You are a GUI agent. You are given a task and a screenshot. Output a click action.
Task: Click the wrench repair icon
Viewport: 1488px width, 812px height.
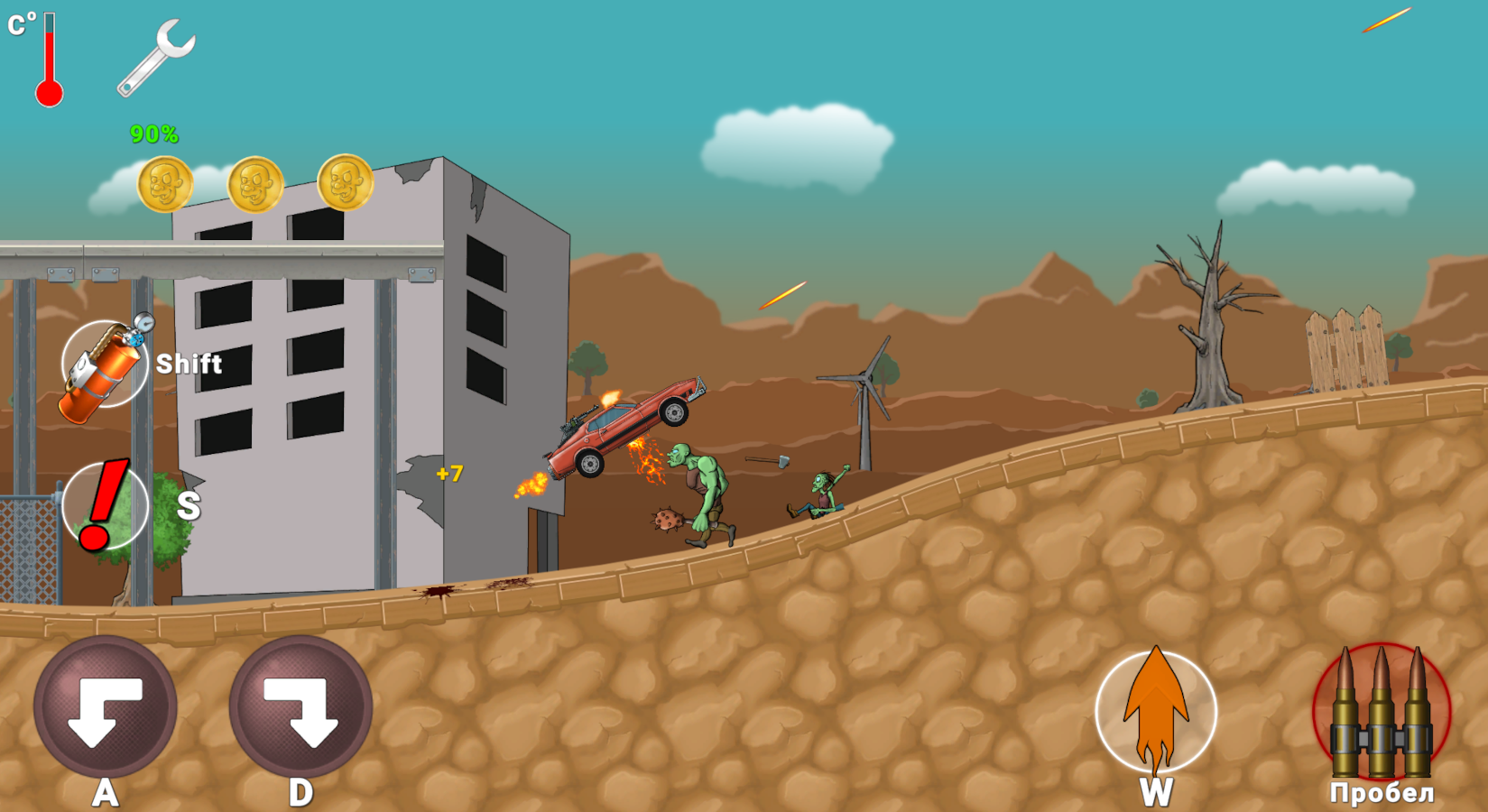[160, 56]
